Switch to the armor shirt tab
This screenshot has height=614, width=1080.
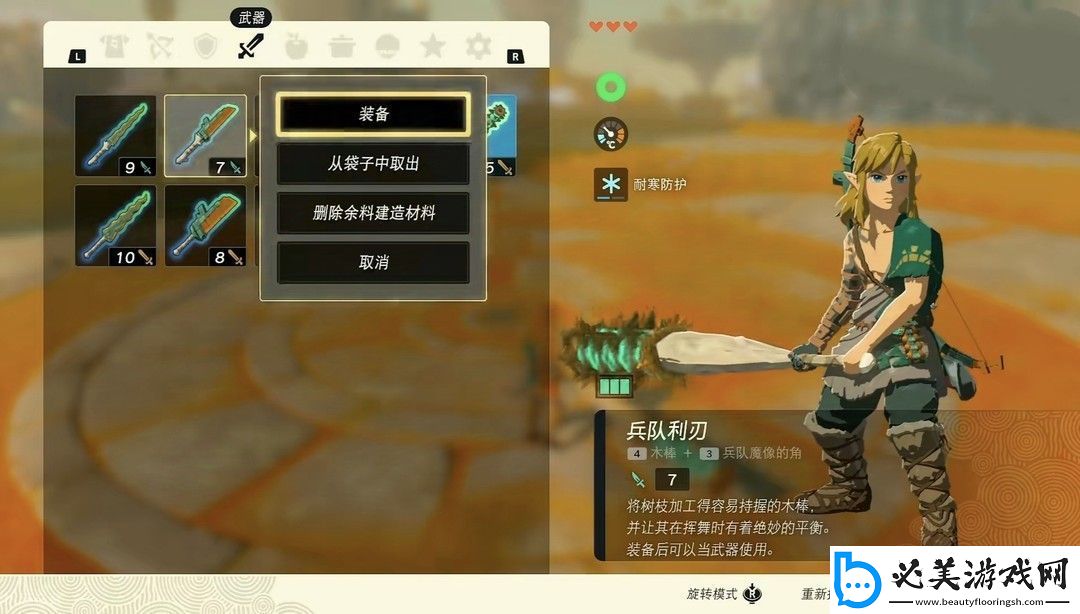[113, 46]
